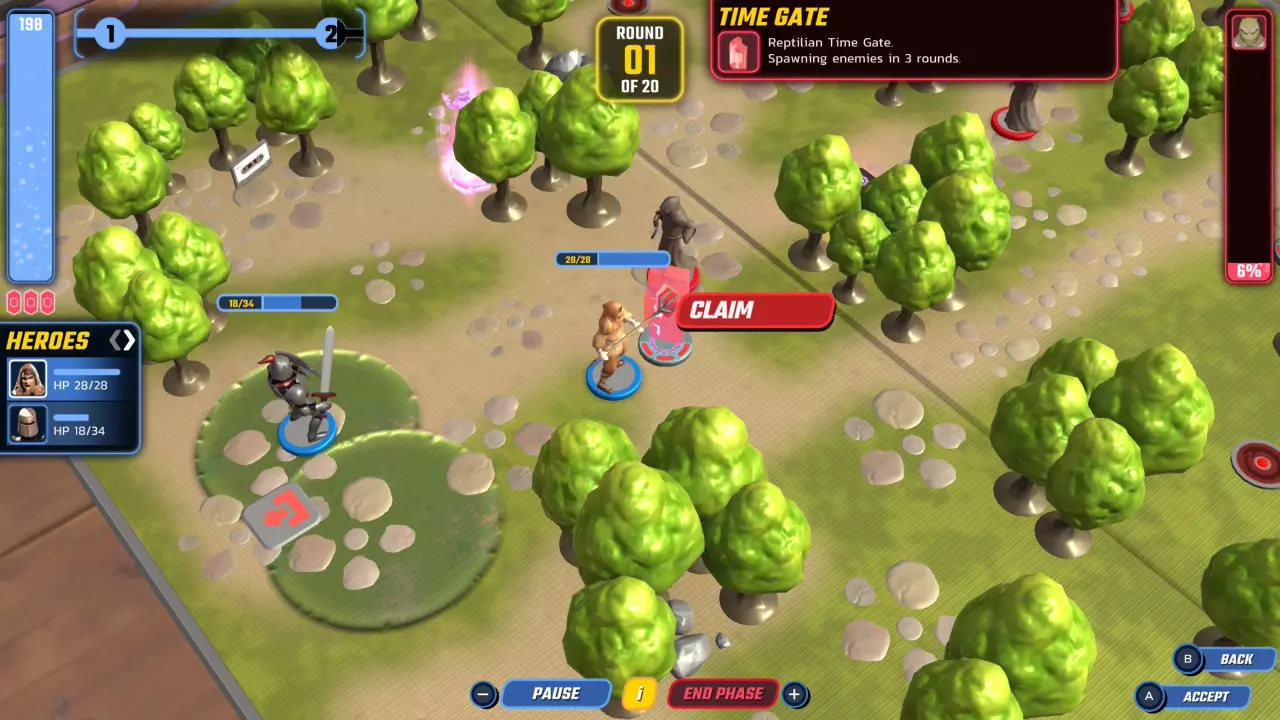Open the yellow info button

[639, 694]
